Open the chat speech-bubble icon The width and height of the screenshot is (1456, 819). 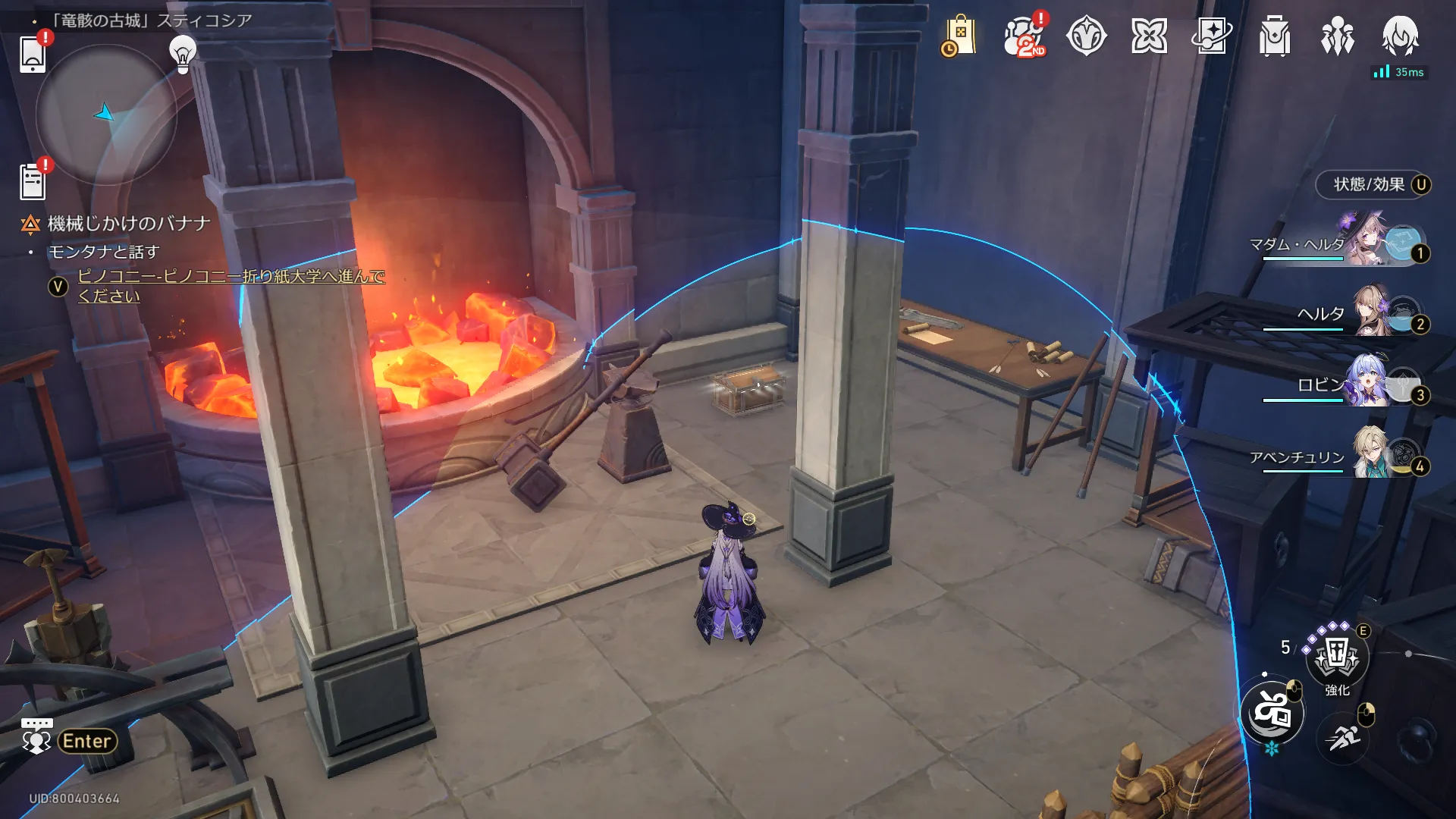[x=36, y=737]
